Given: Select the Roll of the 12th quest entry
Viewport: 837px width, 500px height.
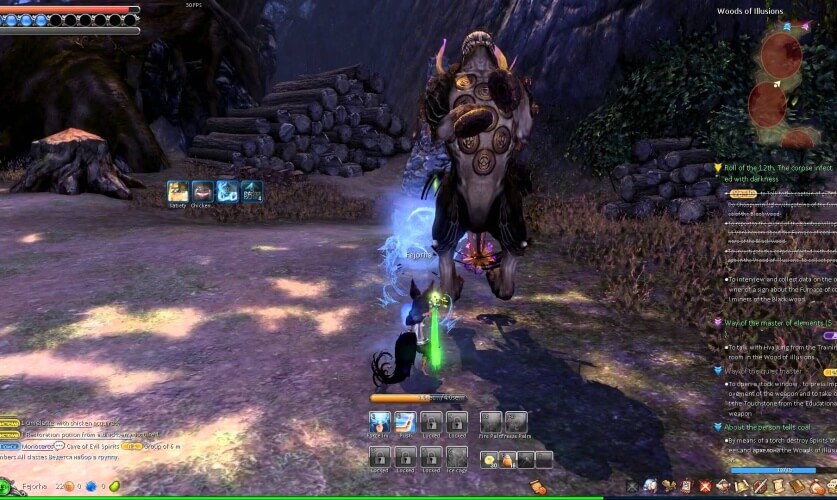Looking at the screenshot, I should click(774, 167).
